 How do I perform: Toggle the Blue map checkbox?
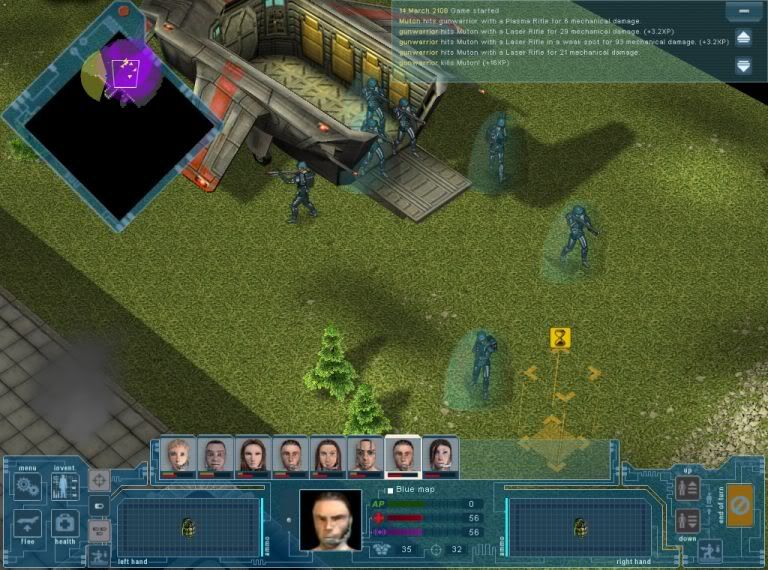[x=390, y=490]
